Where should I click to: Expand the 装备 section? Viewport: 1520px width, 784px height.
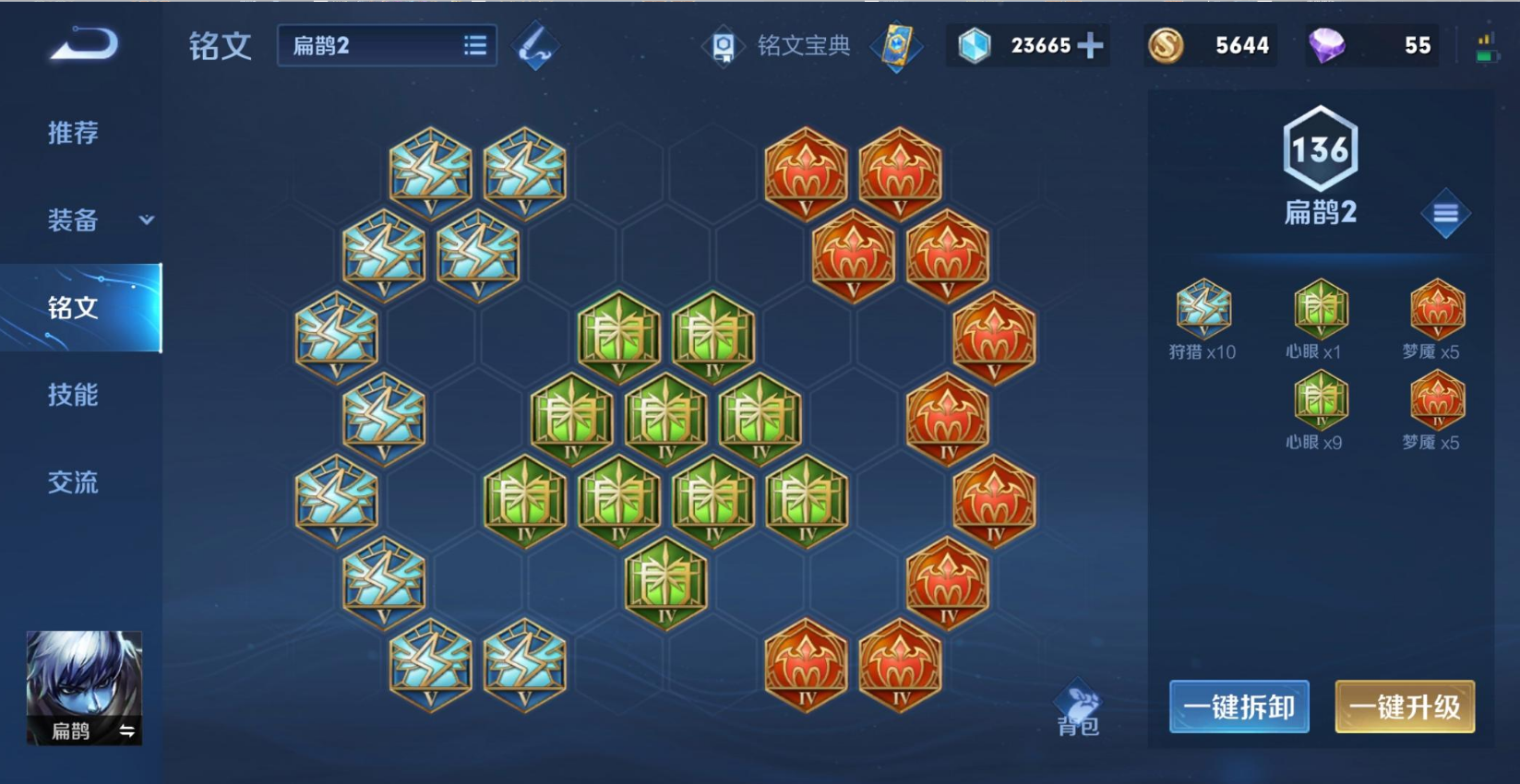98,220
